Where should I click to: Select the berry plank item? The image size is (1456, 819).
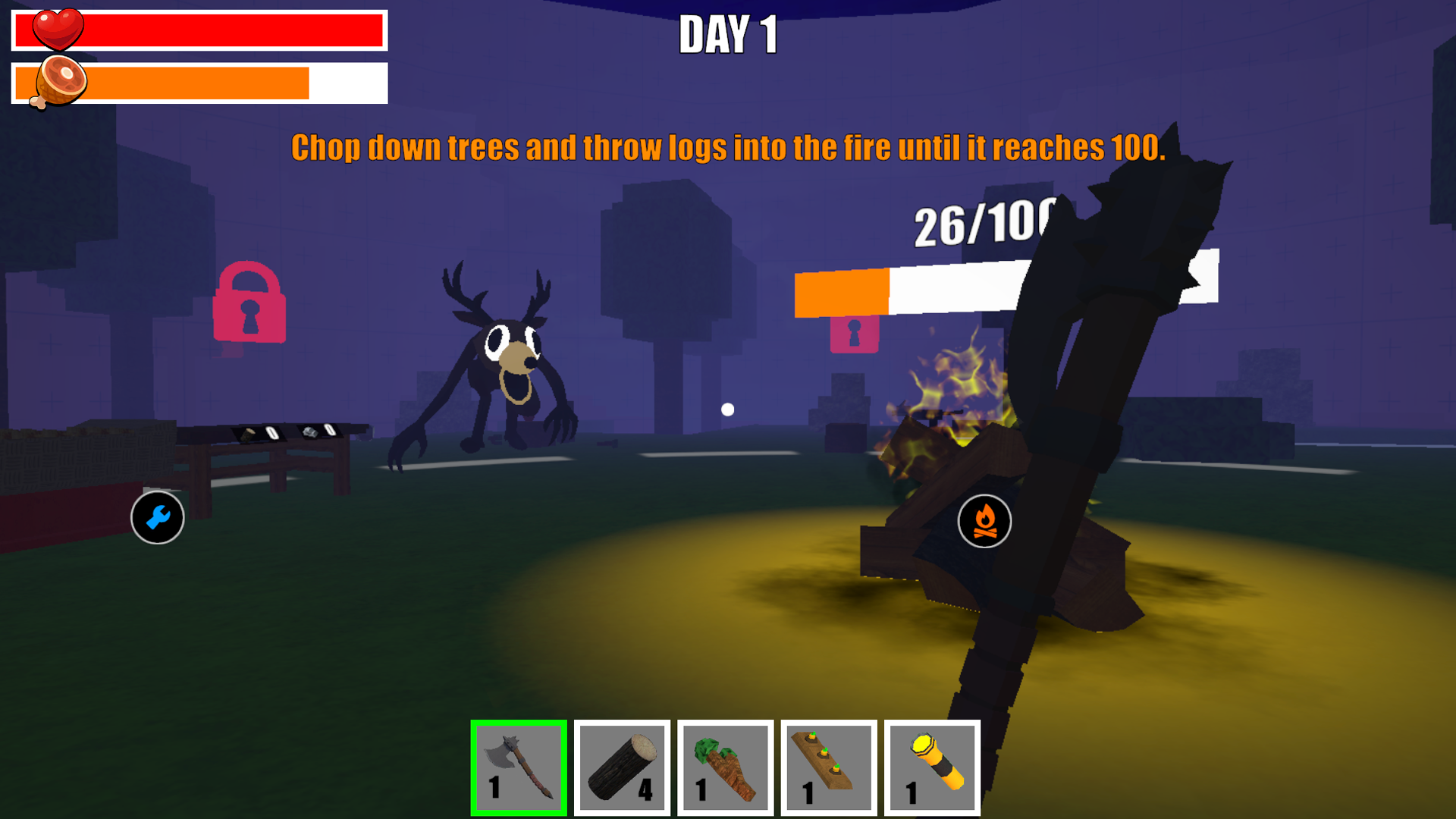pyautogui.click(x=828, y=766)
